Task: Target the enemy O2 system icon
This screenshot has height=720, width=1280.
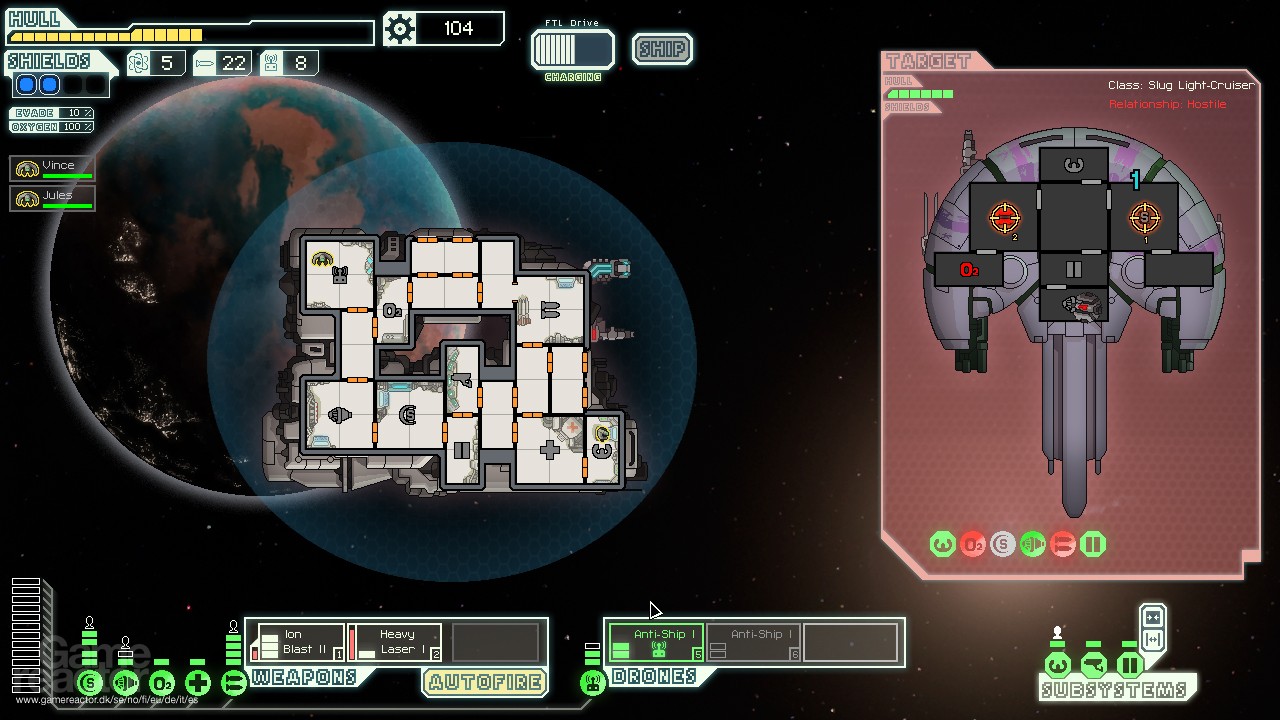Action: click(973, 544)
